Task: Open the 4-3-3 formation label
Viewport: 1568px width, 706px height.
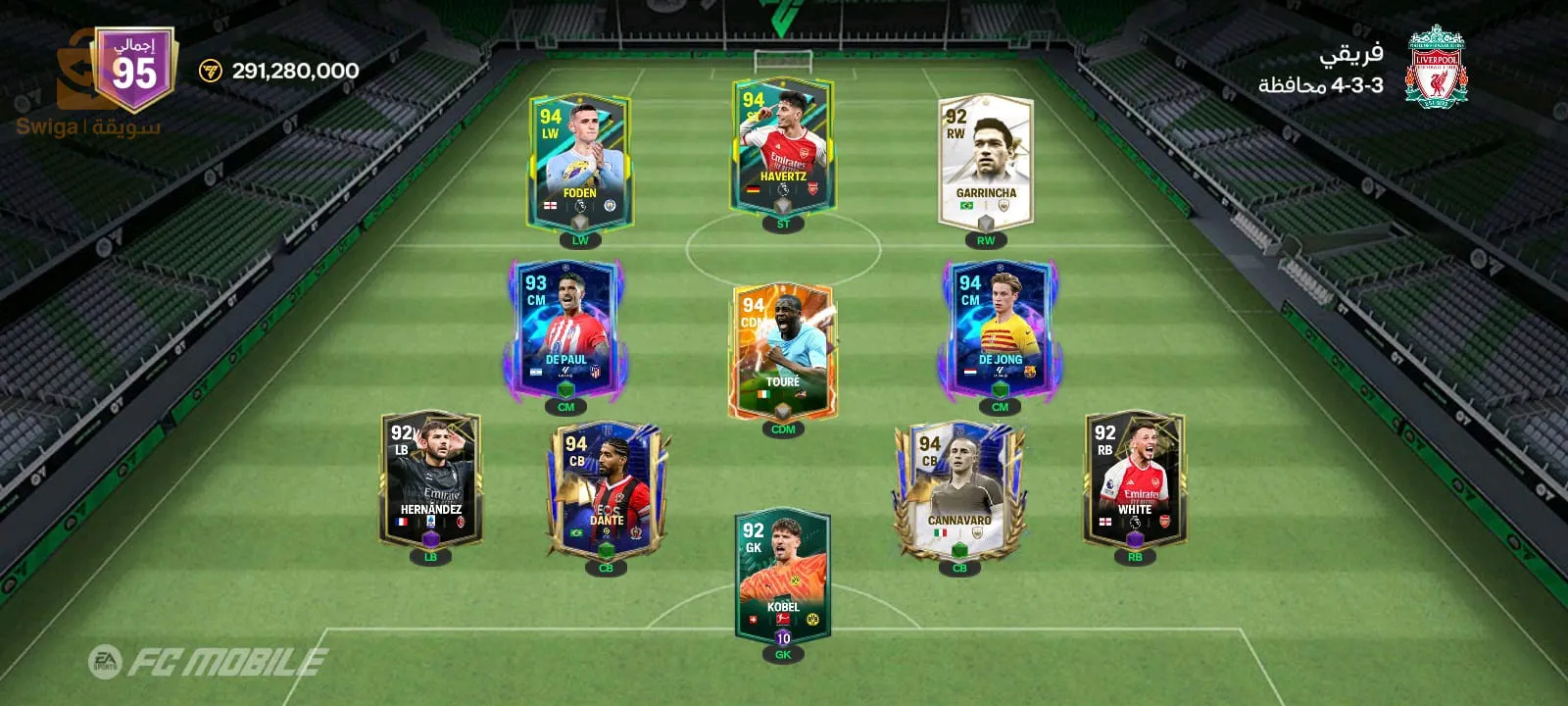Action: [1321, 85]
